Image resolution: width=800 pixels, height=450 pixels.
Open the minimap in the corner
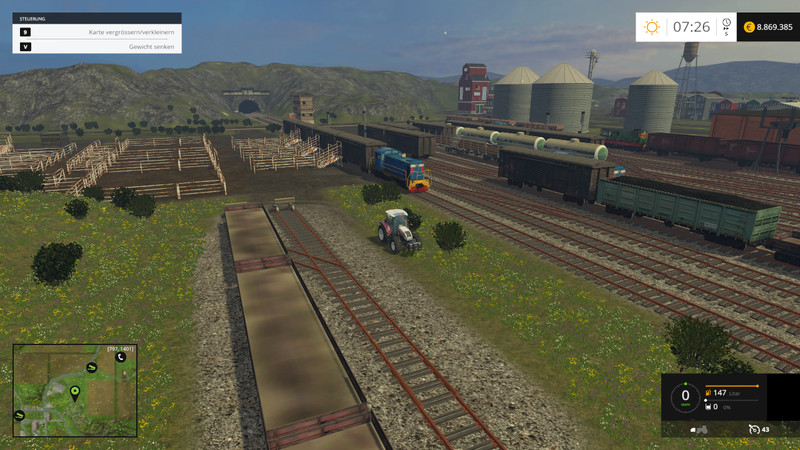tap(75, 391)
